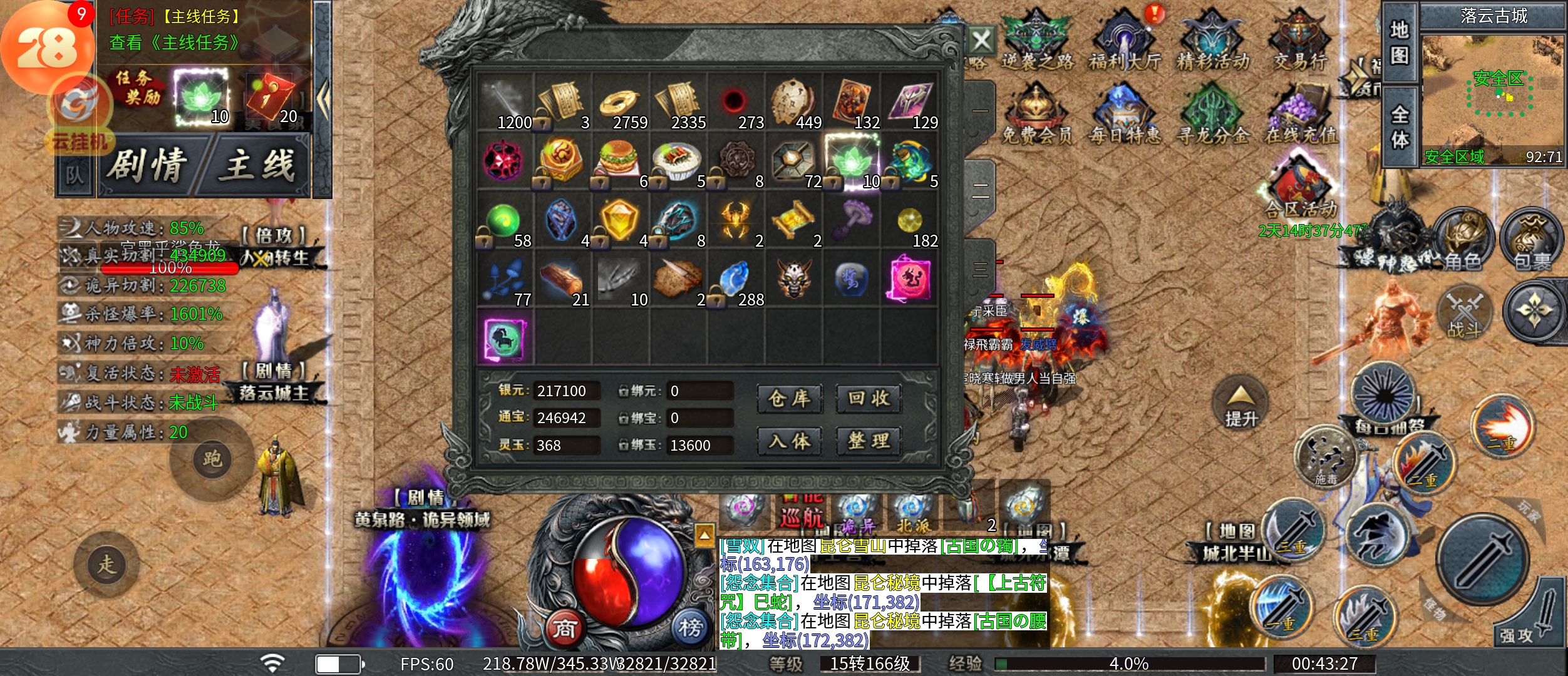The image size is (1568, 676).
Task: Open the 仓库 warehouse
Action: click(x=789, y=399)
